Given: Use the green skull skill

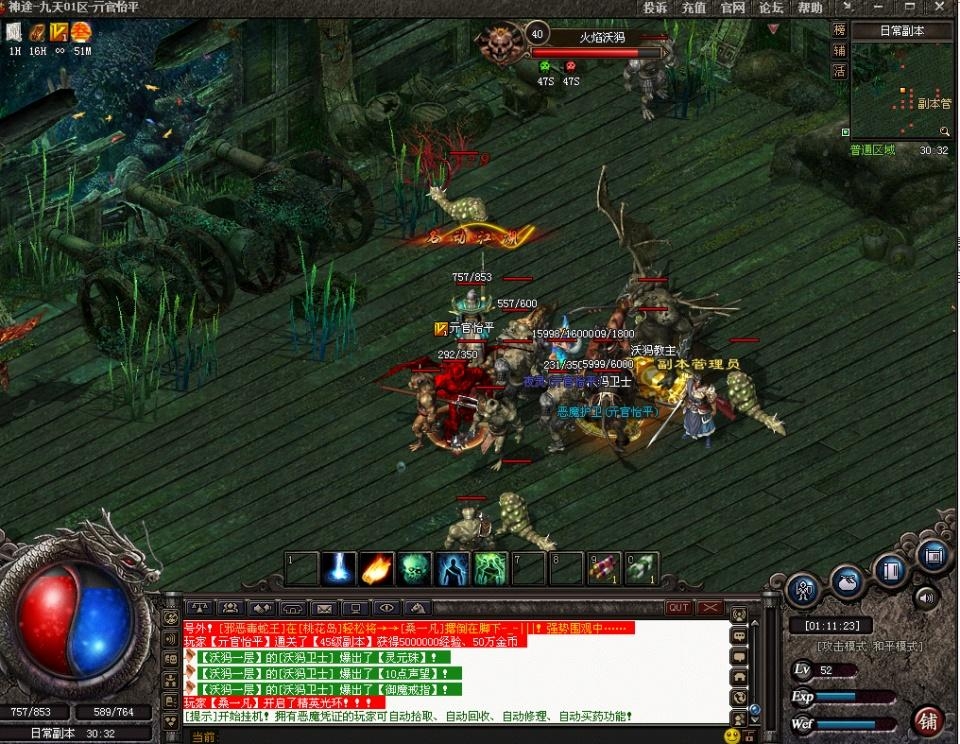Looking at the screenshot, I should [x=413, y=569].
